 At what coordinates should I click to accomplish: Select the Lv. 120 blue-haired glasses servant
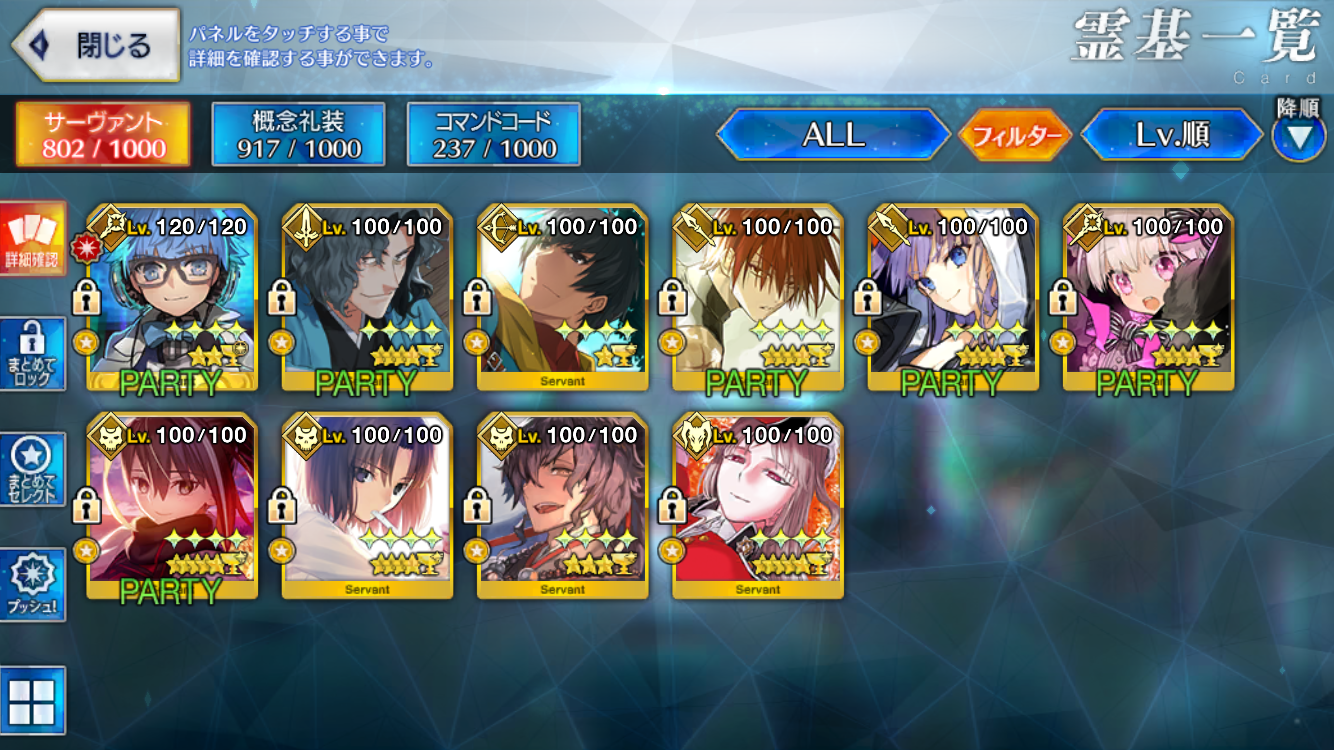pyautogui.click(x=172, y=298)
